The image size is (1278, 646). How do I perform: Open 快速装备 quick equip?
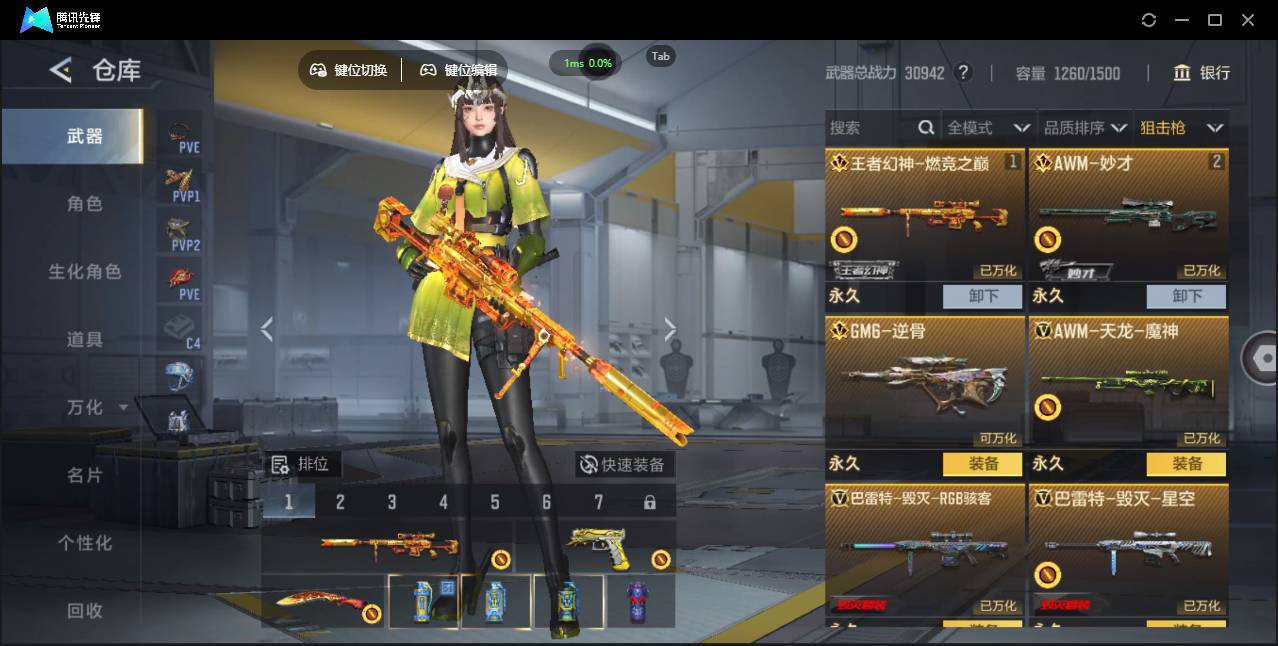pyautogui.click(x=623, y=465)
